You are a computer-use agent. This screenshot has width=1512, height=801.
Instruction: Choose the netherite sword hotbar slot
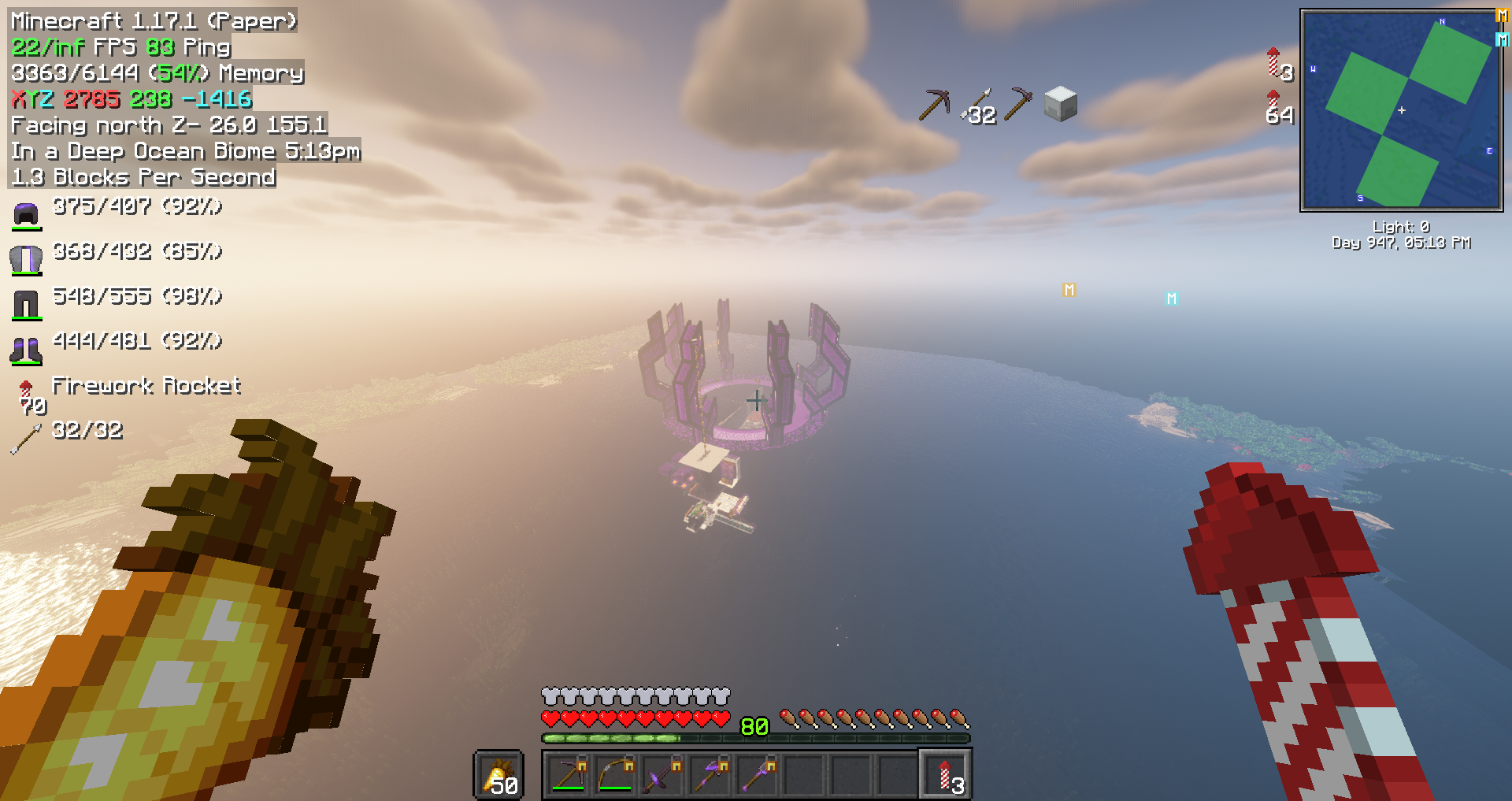tap(662, 775)
